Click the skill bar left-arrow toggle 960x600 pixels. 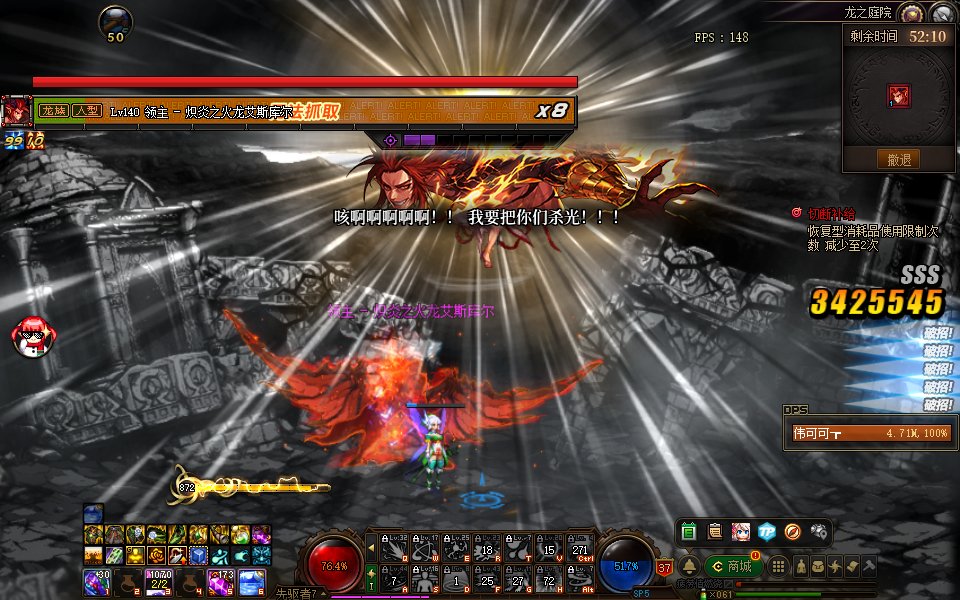(372, 546)
